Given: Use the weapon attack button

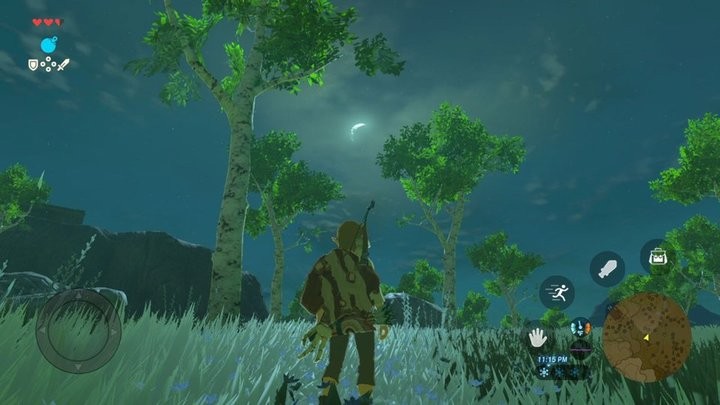Looking at the screenshot, I should (606, 268).
